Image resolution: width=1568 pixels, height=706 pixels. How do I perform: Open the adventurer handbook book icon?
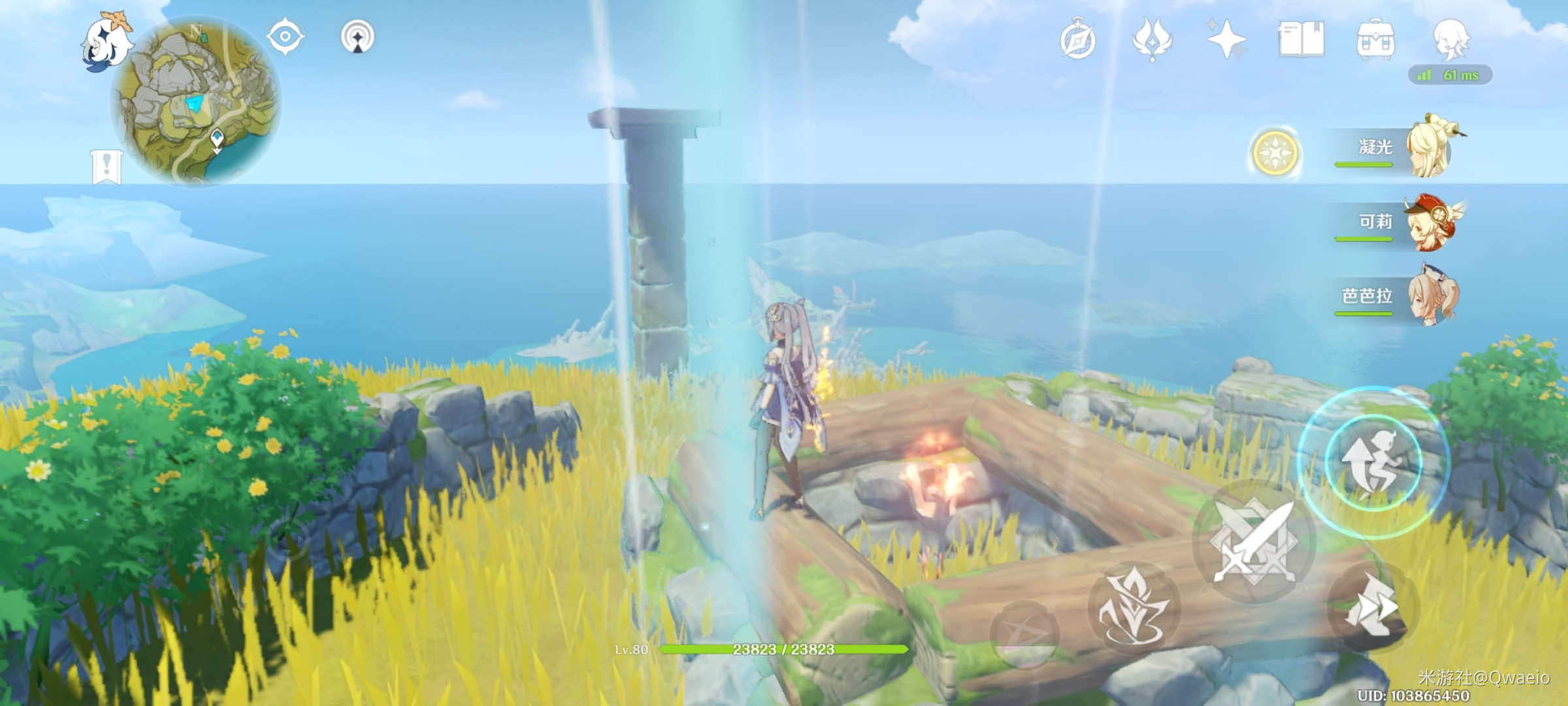1301,41
